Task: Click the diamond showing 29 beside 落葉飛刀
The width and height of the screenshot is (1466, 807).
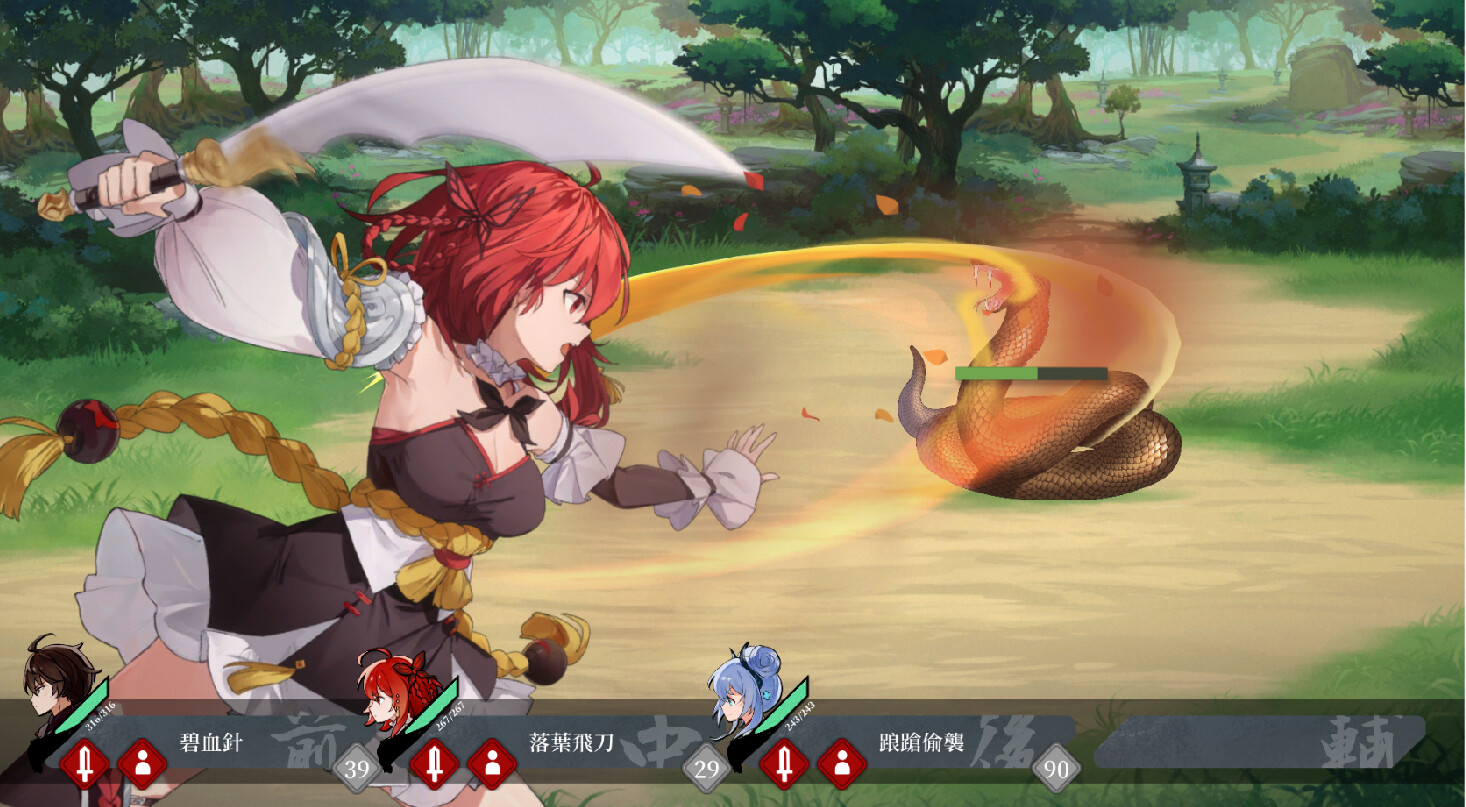Action: click(x=706, y=766)
